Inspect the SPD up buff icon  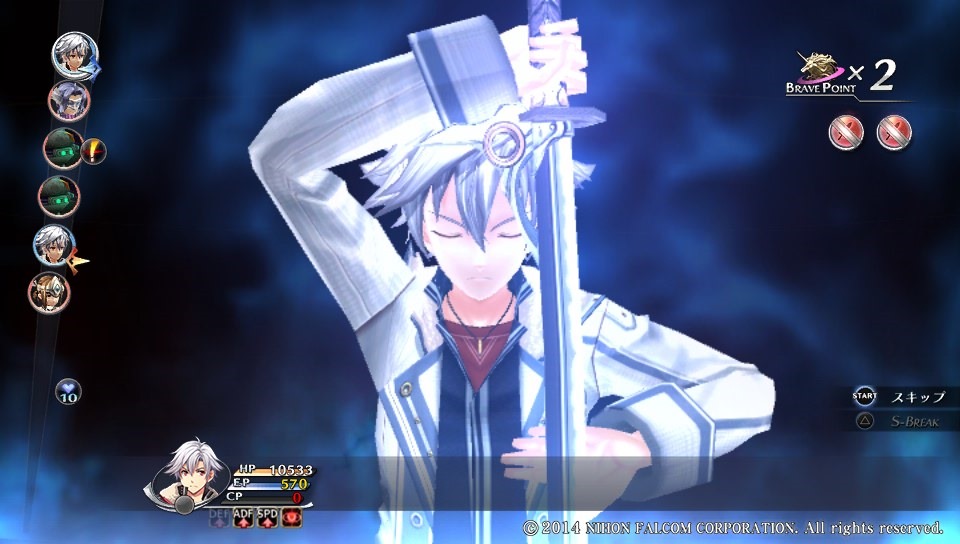coord(267,516)
